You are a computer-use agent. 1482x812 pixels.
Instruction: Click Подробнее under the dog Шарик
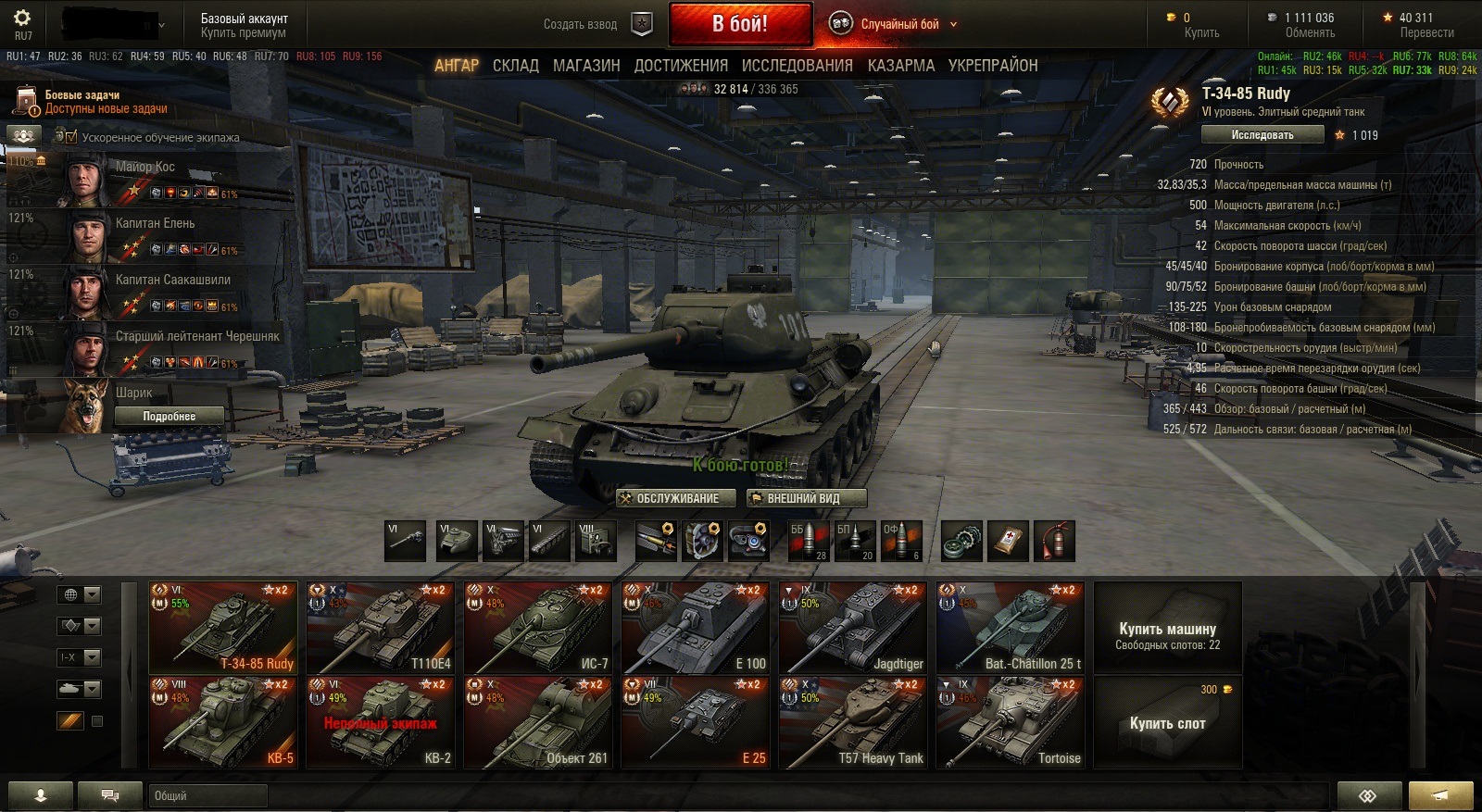169,417
